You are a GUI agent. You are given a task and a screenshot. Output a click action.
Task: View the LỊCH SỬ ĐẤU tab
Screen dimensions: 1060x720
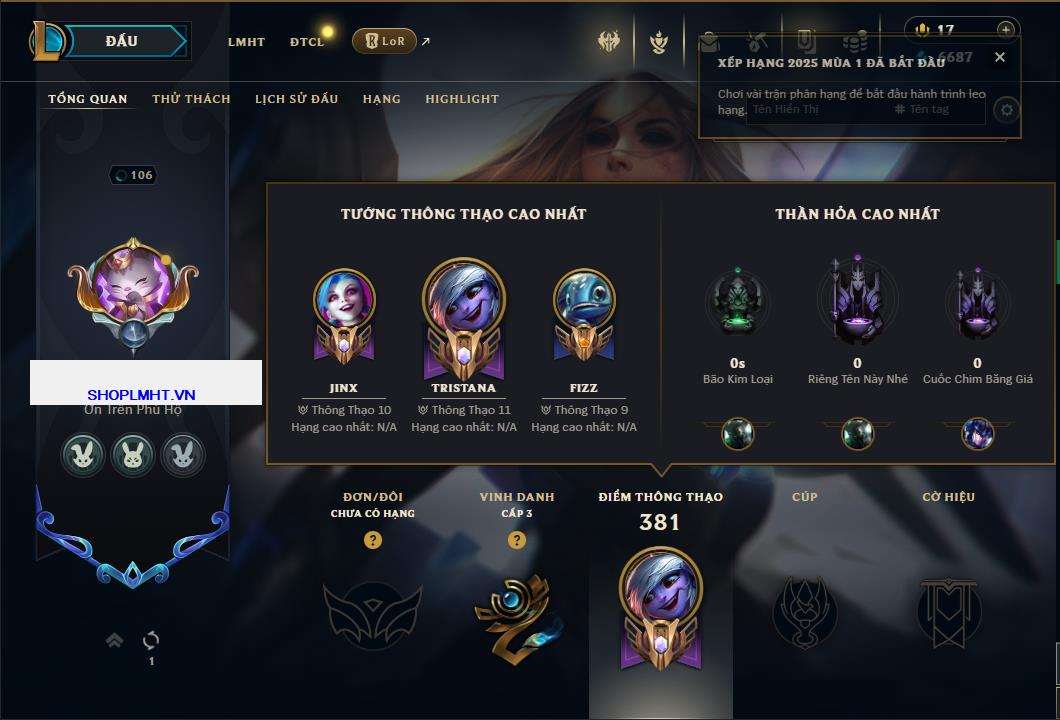(296, 99)
